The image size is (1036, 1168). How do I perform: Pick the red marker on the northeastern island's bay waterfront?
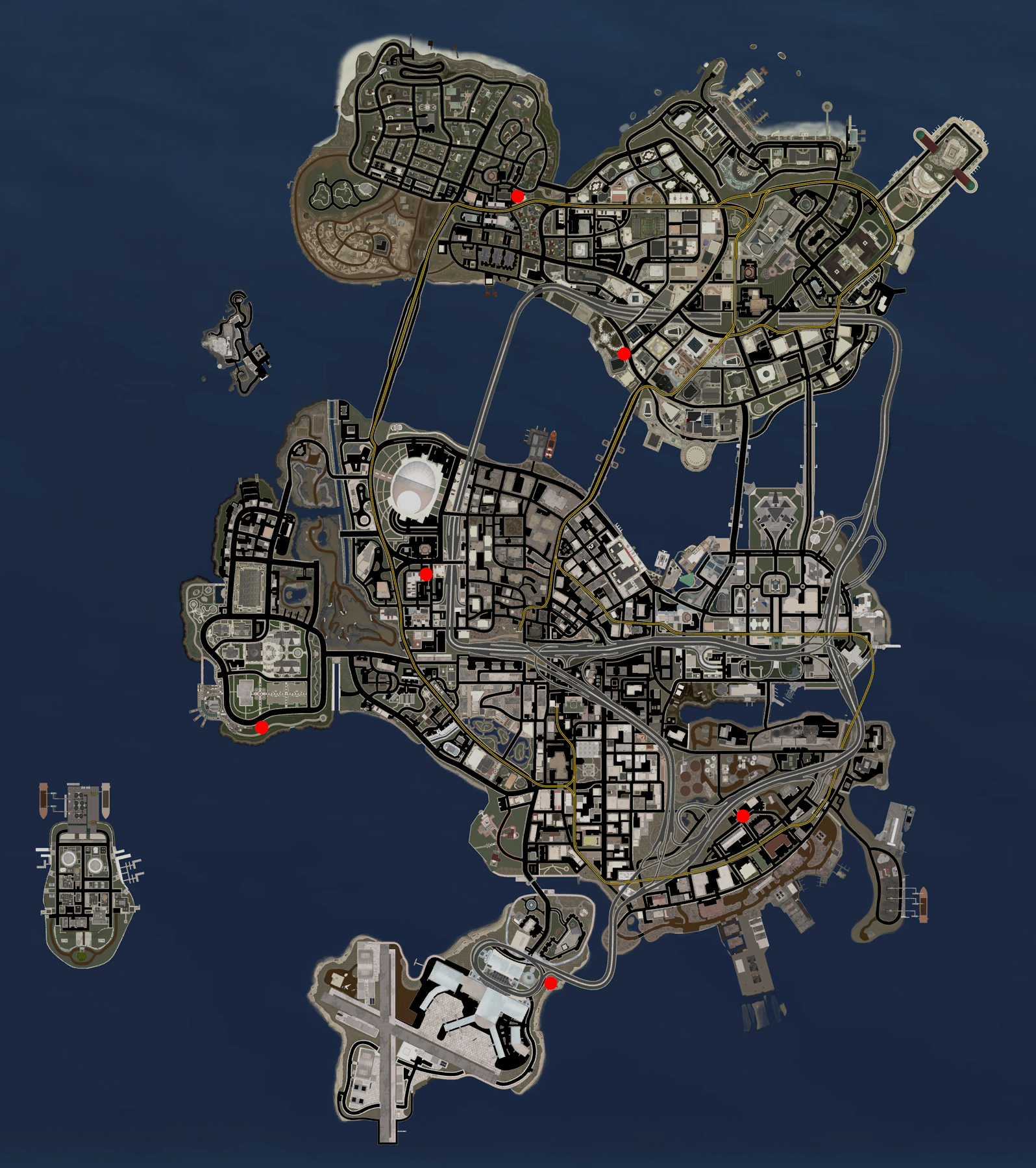[624, 354]
